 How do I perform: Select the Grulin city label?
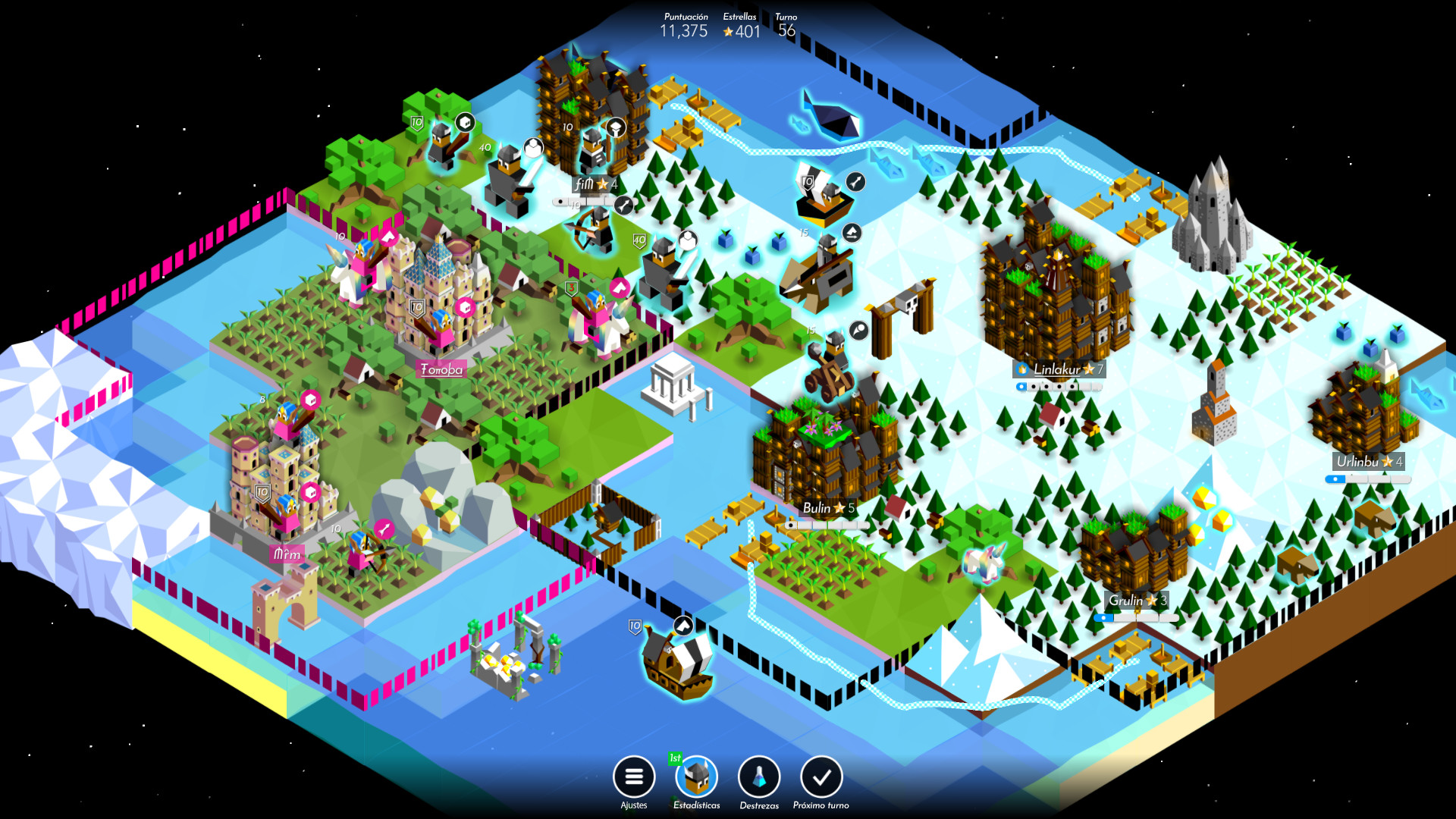tap(1135, 599)
